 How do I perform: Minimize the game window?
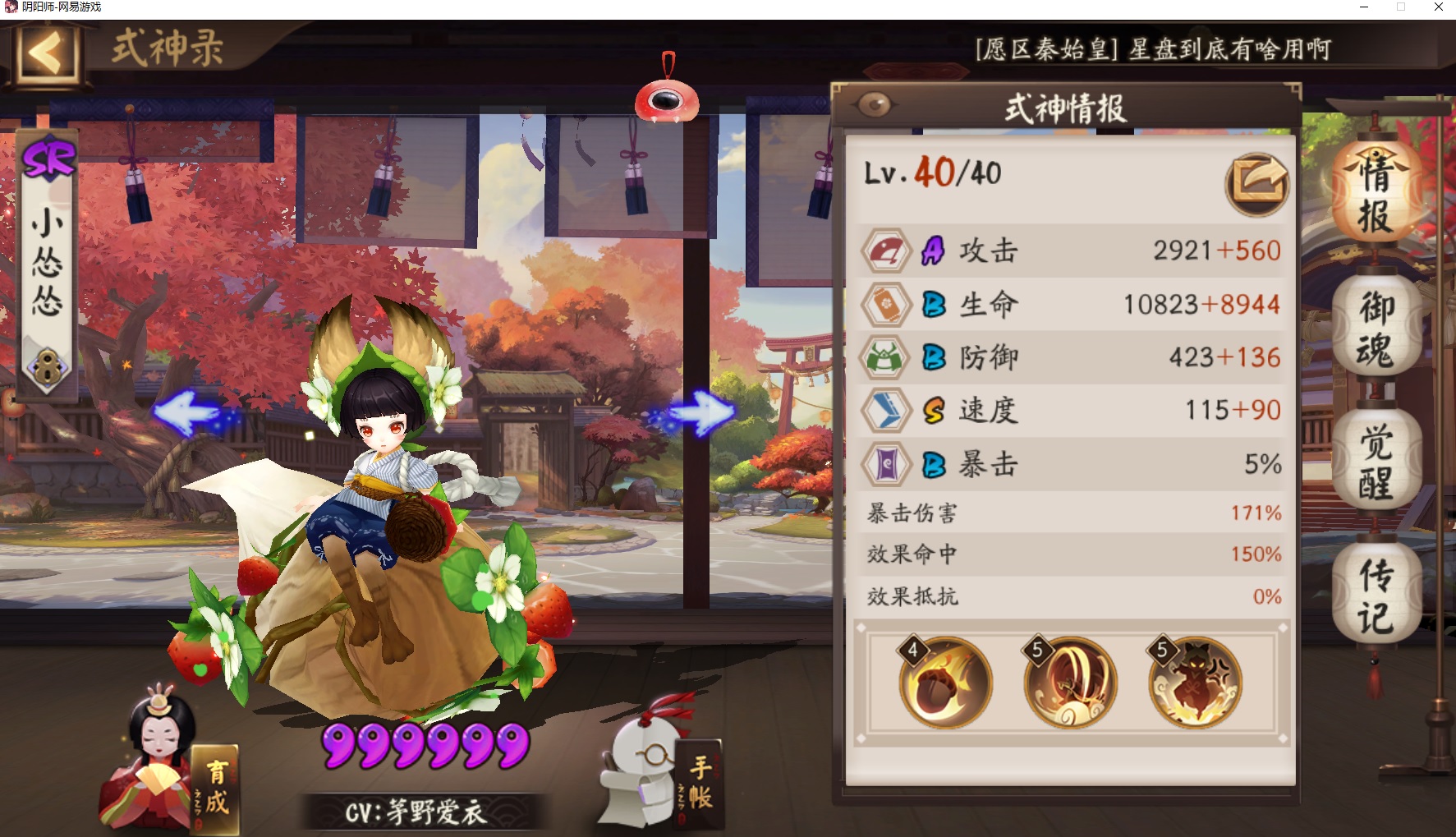(x=1363, y=7)
